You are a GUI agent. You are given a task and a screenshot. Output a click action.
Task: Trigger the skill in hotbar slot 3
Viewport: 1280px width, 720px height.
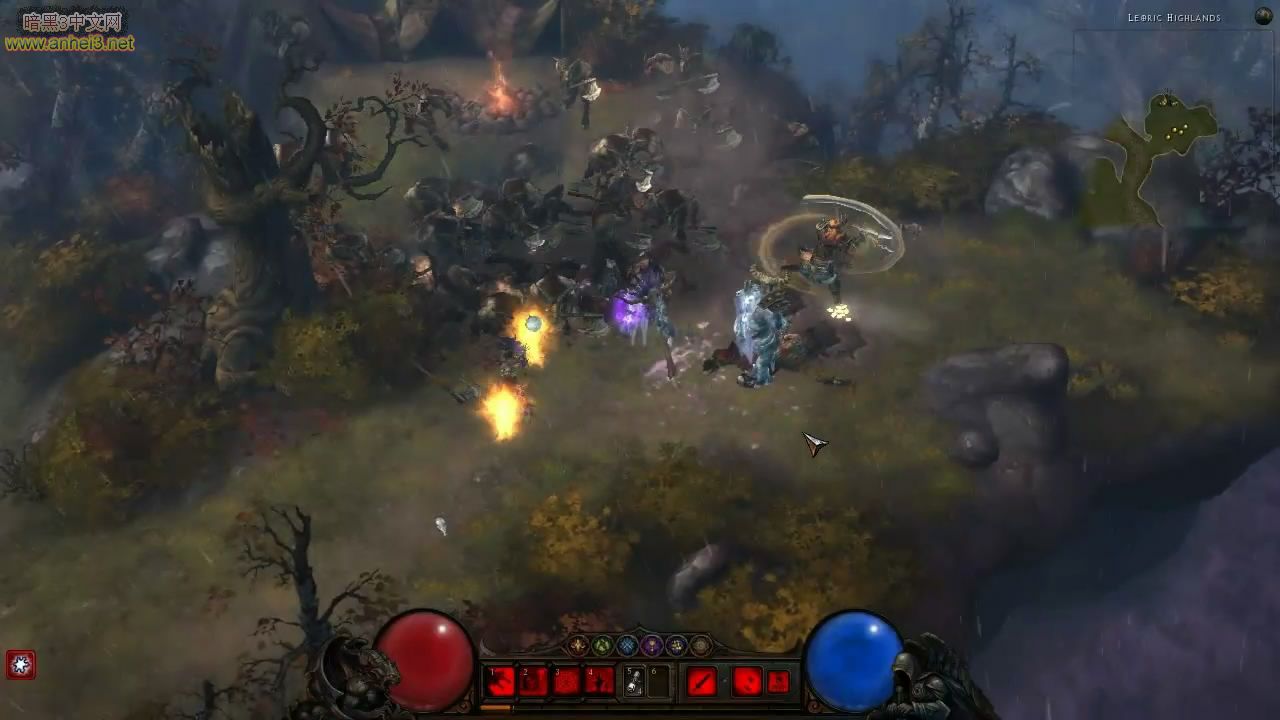tap(567, 682)
